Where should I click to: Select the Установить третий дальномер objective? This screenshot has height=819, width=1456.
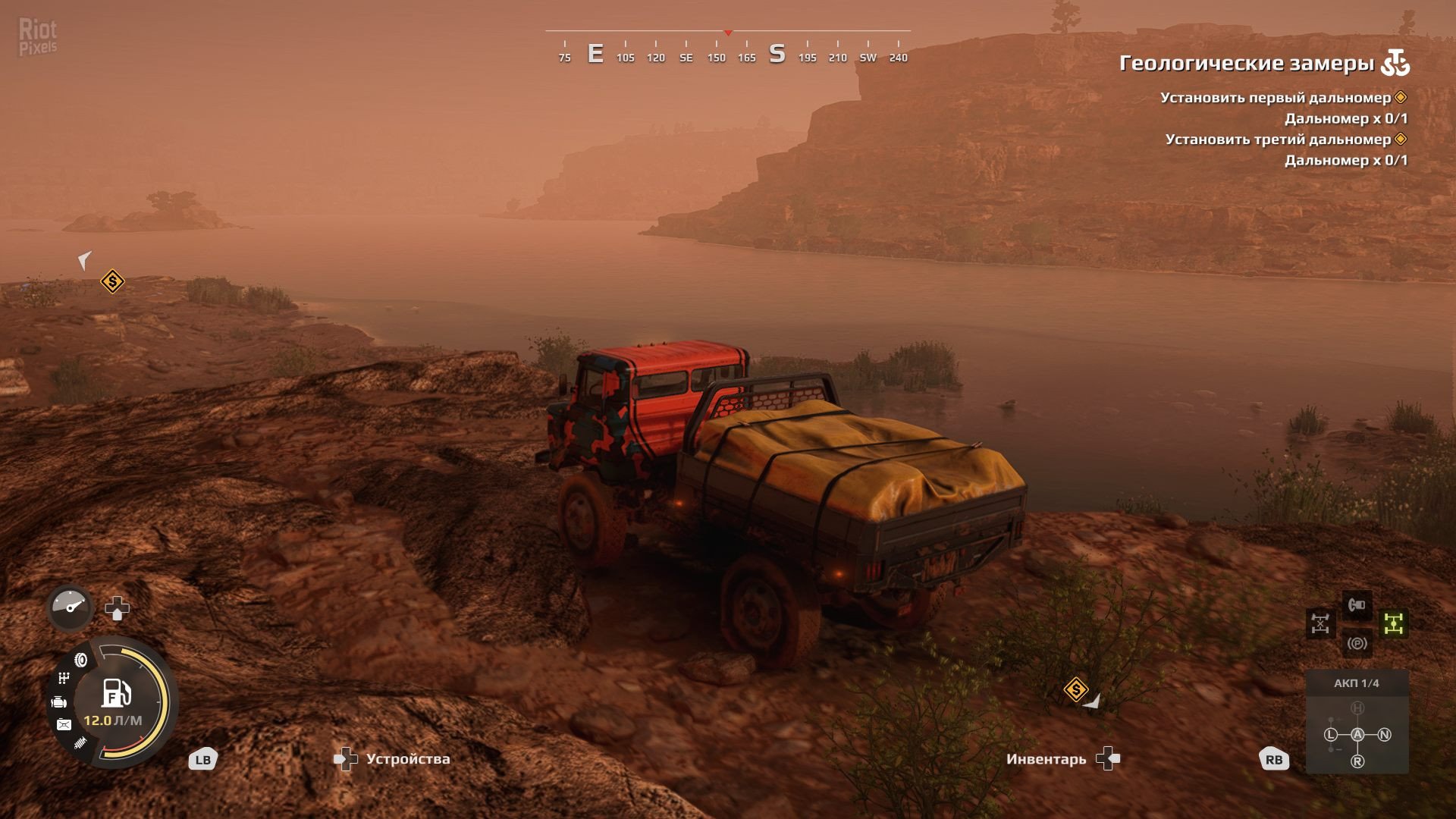(x=1278, y=140)
